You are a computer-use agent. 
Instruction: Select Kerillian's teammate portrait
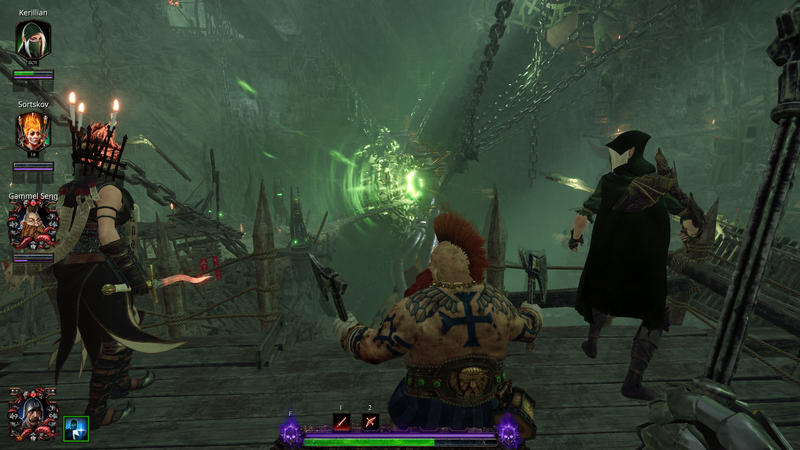coord(33,42)
